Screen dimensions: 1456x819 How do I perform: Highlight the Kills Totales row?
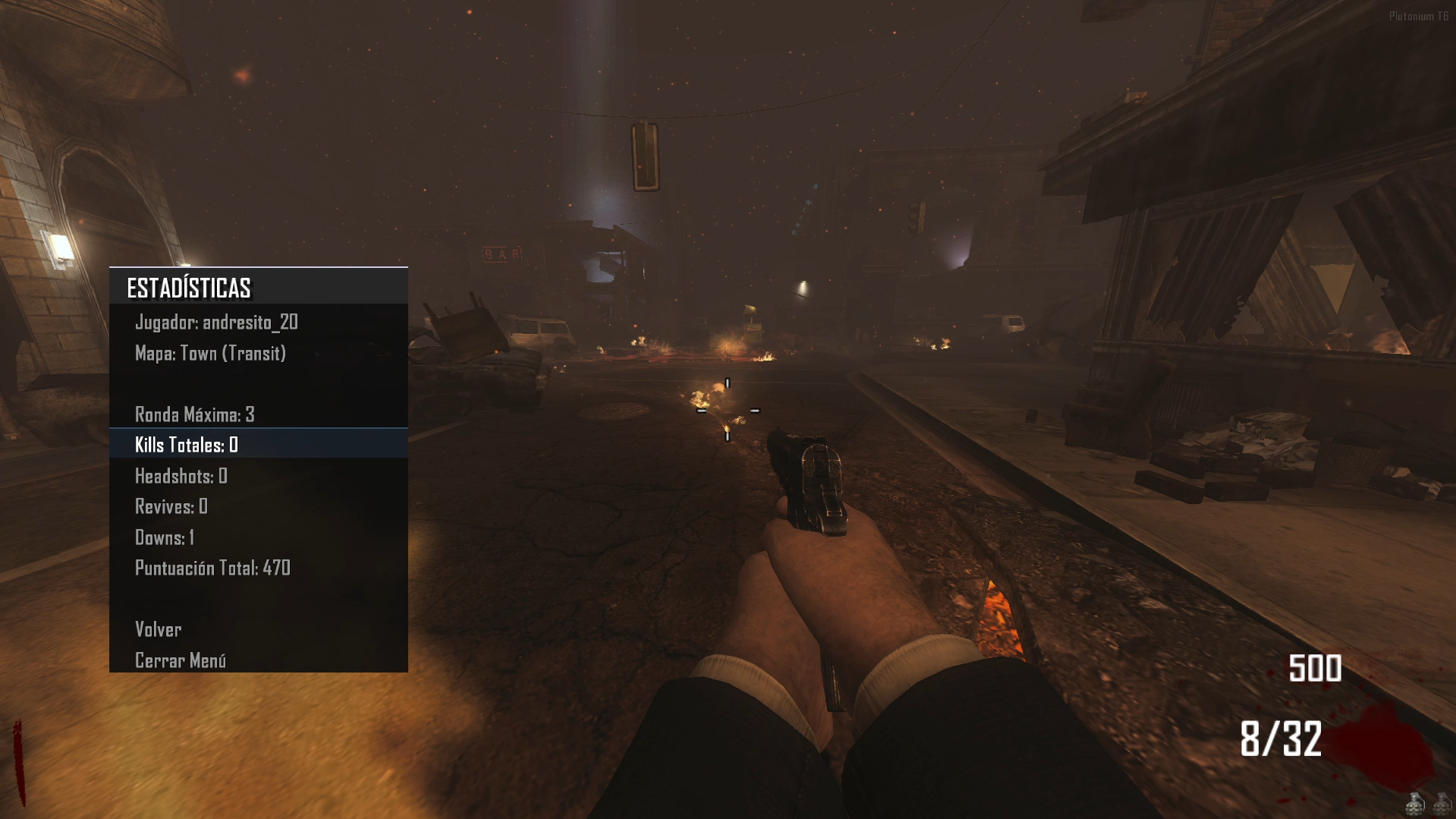point(187,445)
